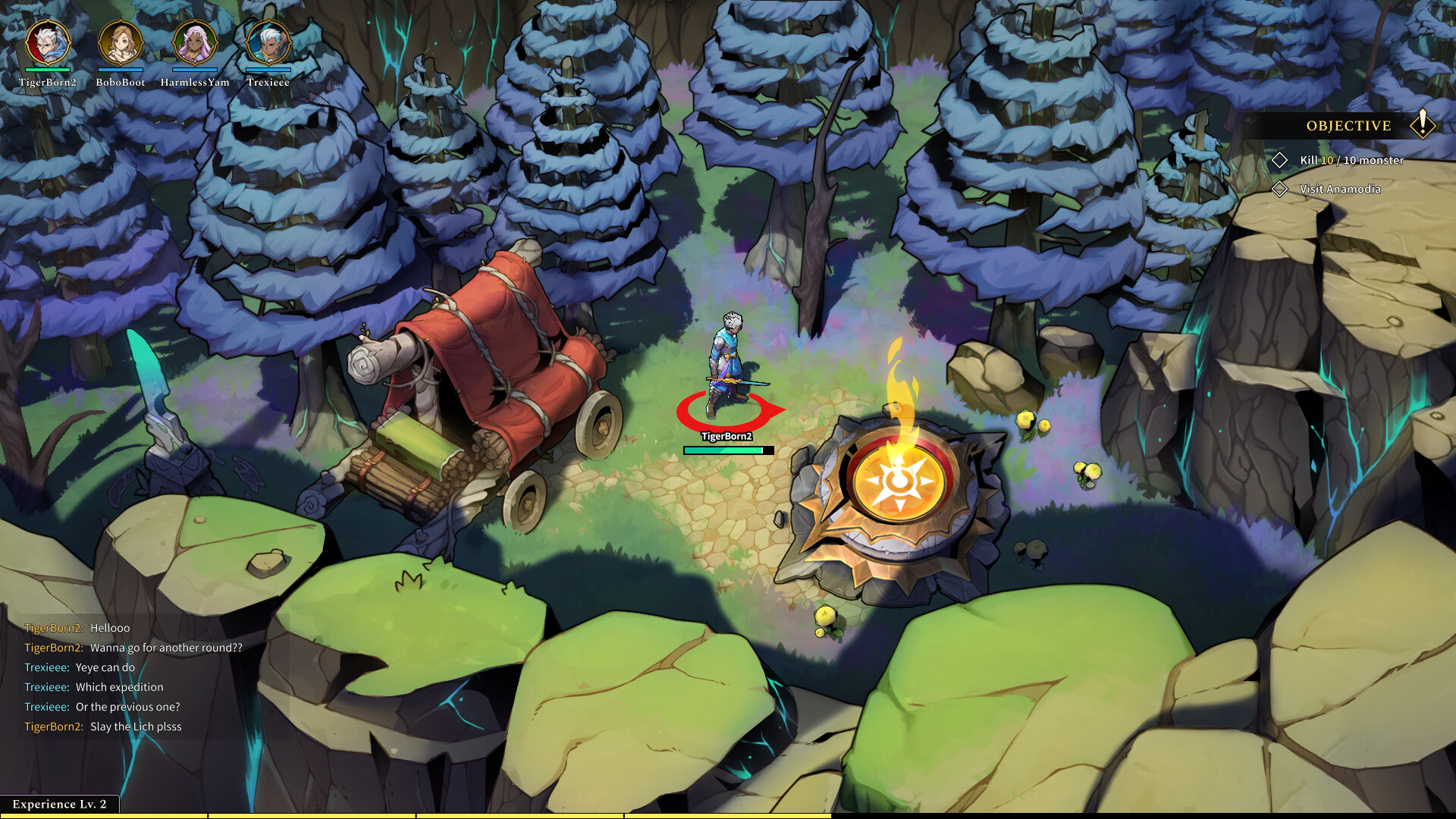Toggle the diamond marker for Kill 10/10 monster
1456x819 pixels.
(1280, 160)
